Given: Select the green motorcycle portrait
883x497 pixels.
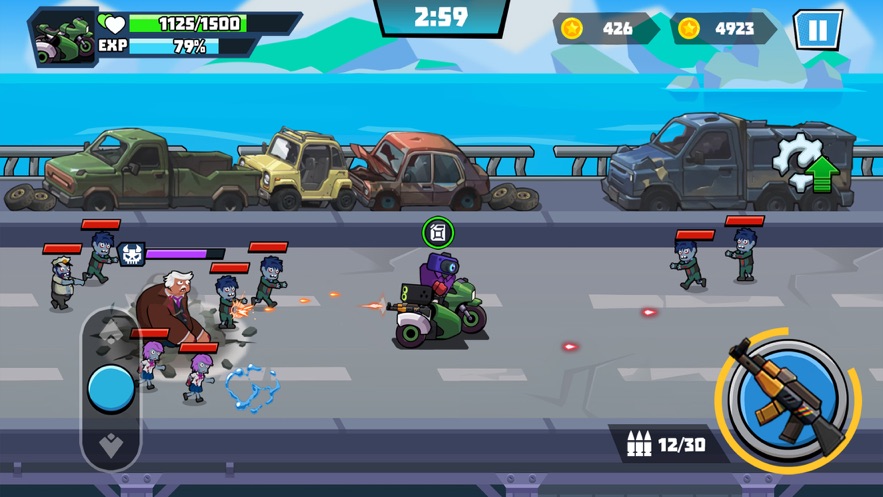Looking at the screenshot, I should 63,37.
